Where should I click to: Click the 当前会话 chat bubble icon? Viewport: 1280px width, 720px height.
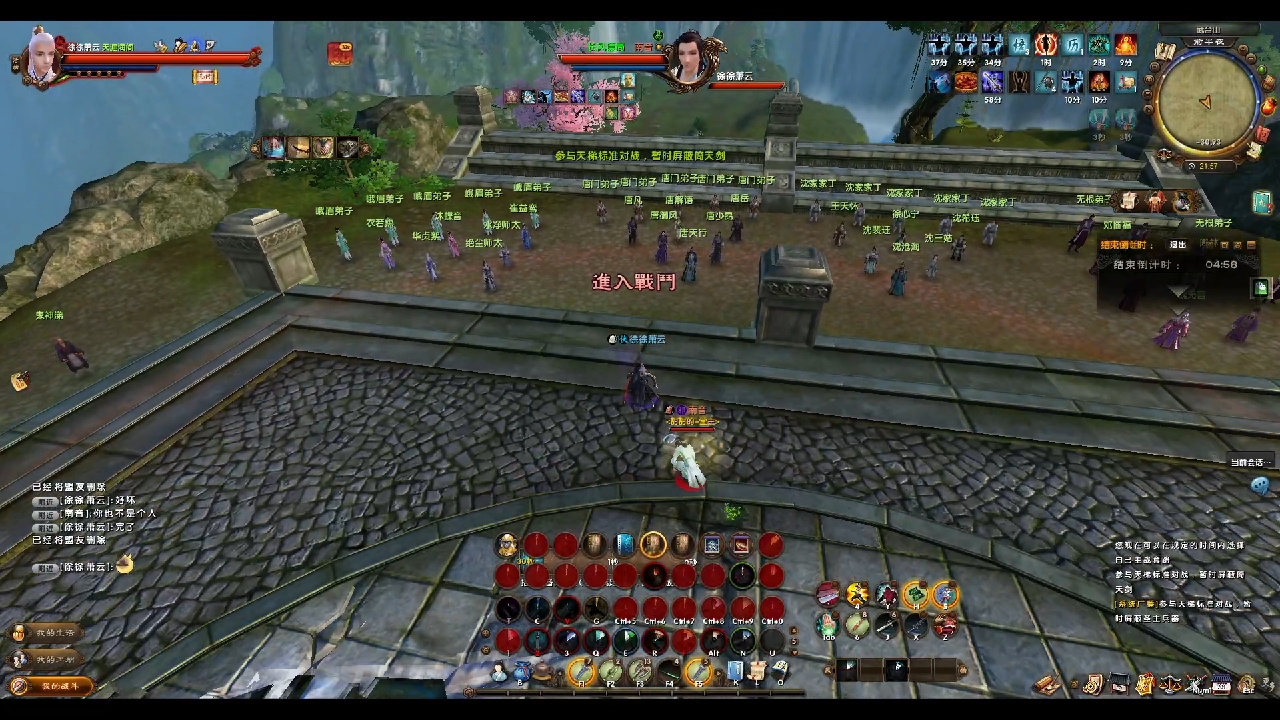1259,486
